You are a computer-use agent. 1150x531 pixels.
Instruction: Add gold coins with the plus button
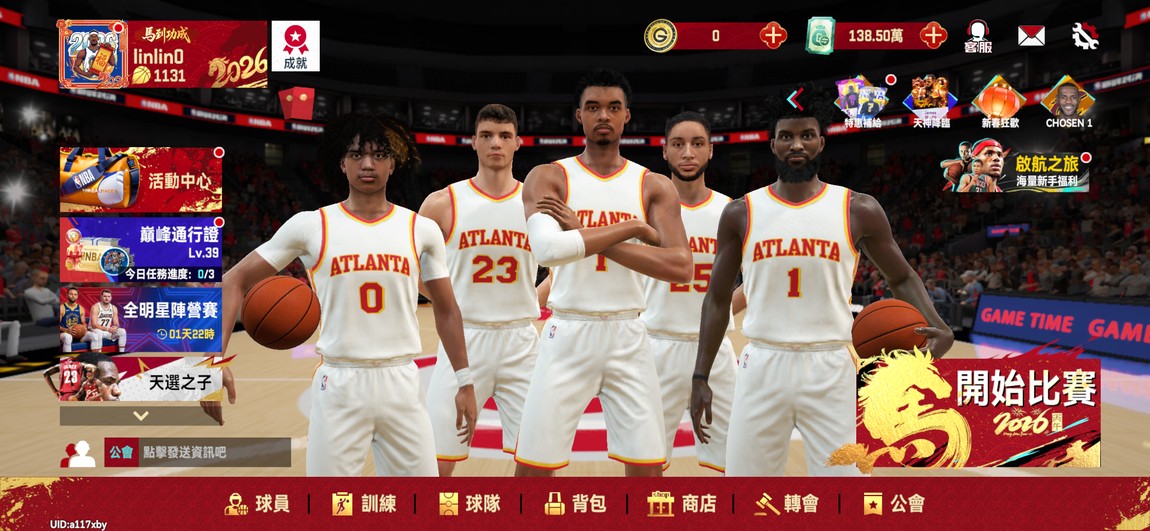pyautogui.click(x=773, y=36)
